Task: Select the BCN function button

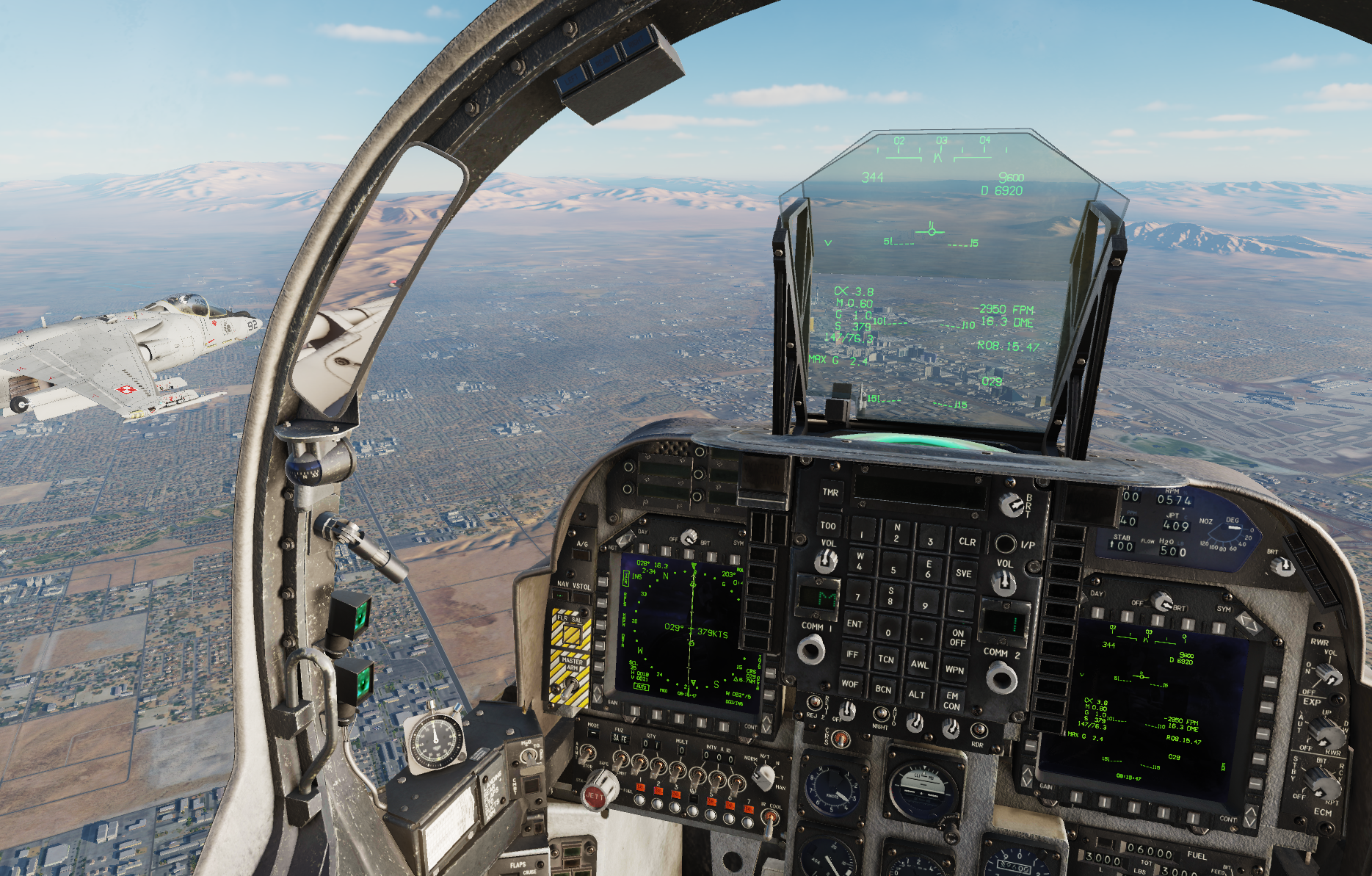Action: click(883, 689)
